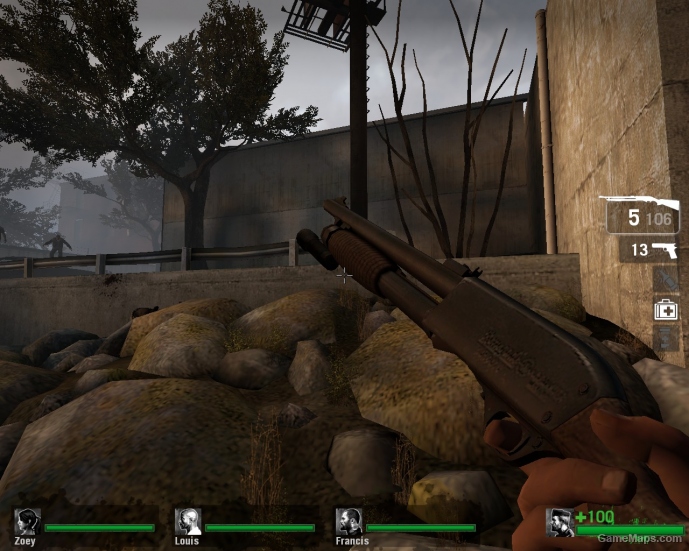The image size is (689, 551).
Task: Click Francis's teammate portrait
Action: 349,521
